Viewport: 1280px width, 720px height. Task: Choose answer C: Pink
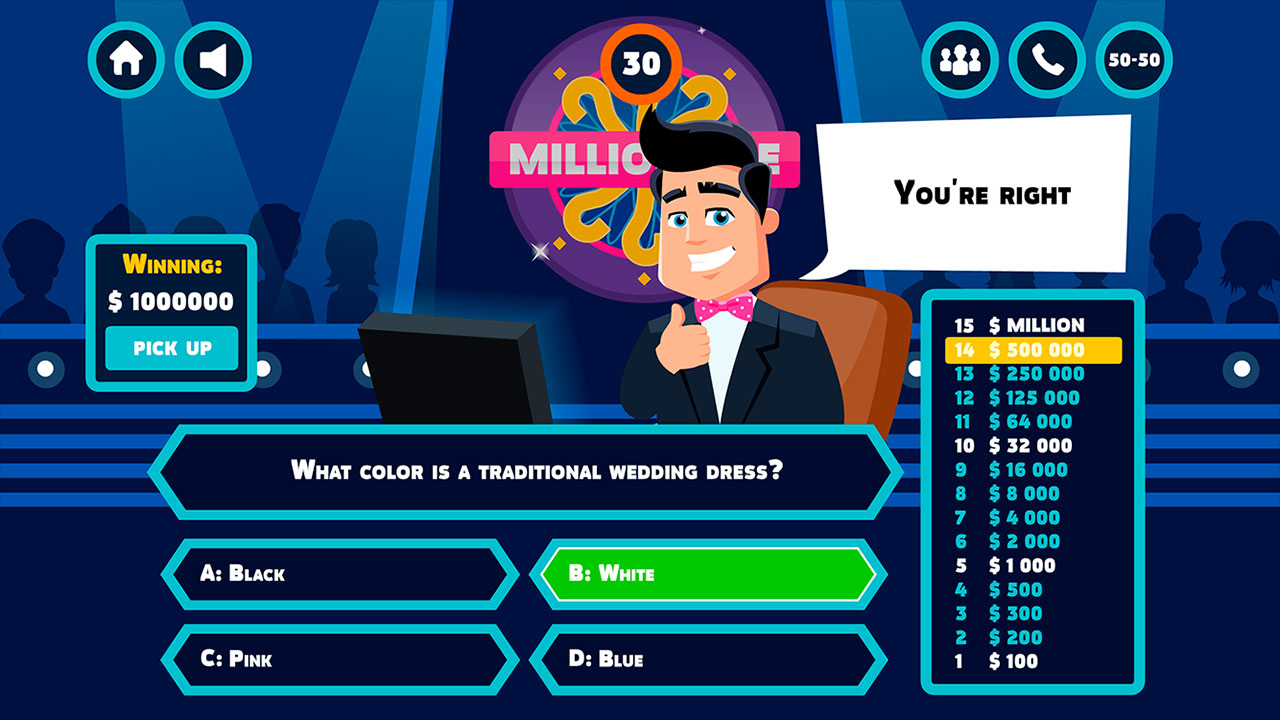click(340, 658)
